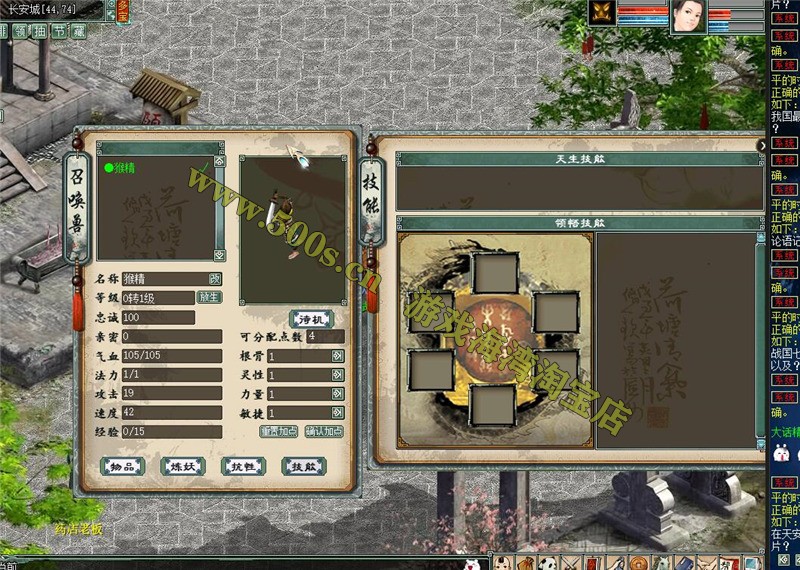Add a point to 敏捷
The height and width of the screenshot is (570, 800).
click(337, 412)
